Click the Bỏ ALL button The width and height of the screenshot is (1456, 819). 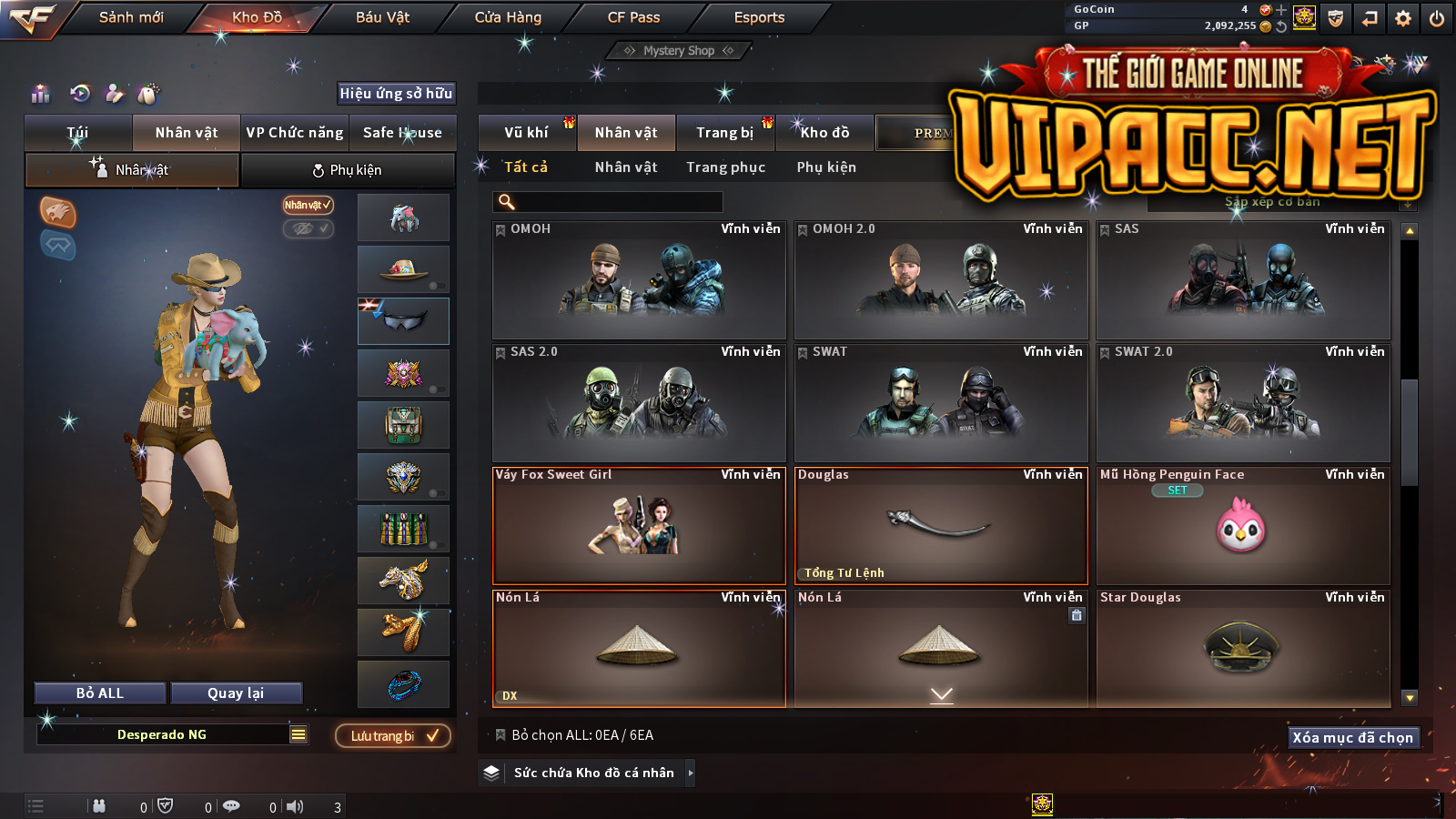tap(100, 693)
